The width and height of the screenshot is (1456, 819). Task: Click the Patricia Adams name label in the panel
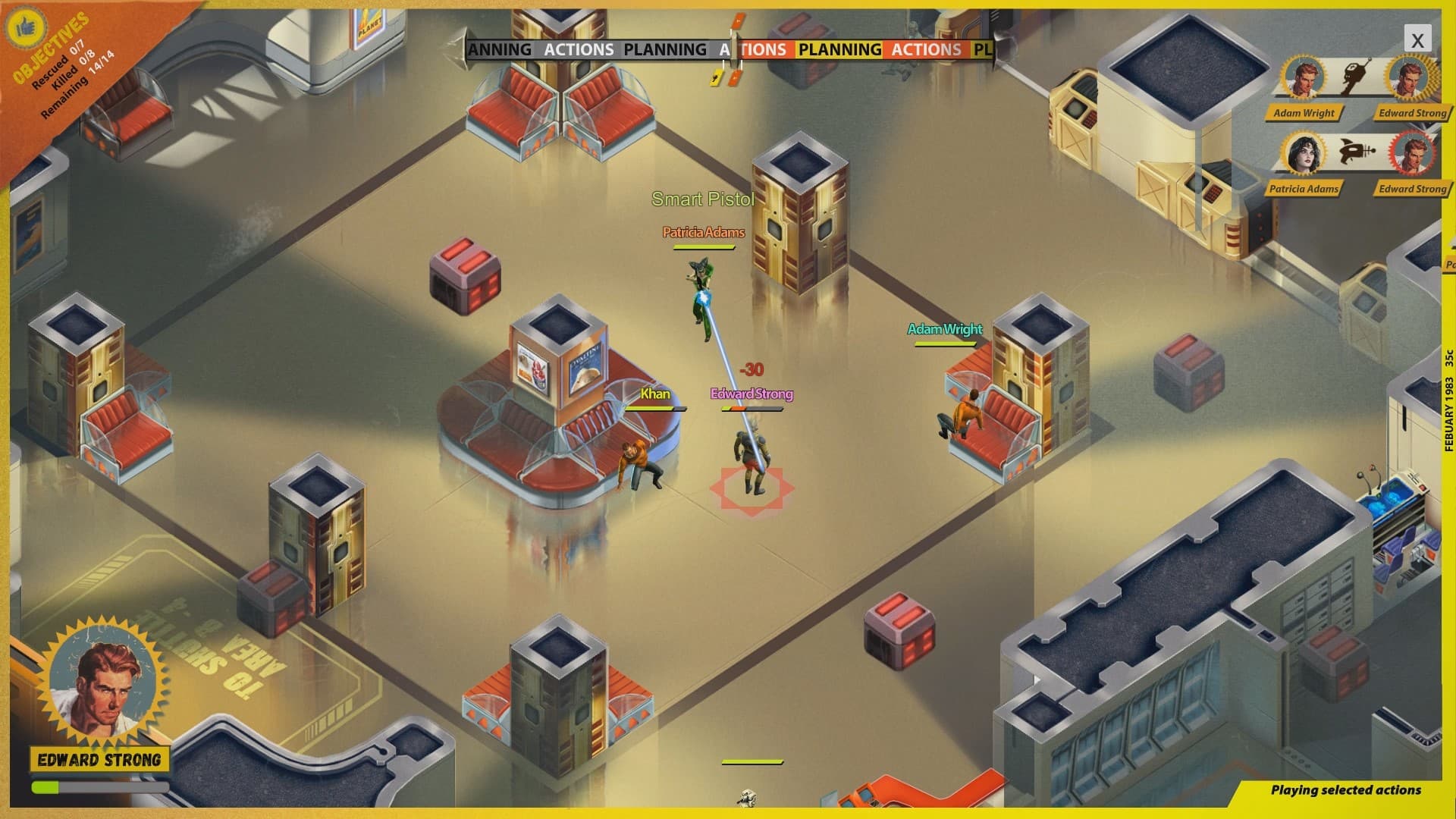(1304, 188)
